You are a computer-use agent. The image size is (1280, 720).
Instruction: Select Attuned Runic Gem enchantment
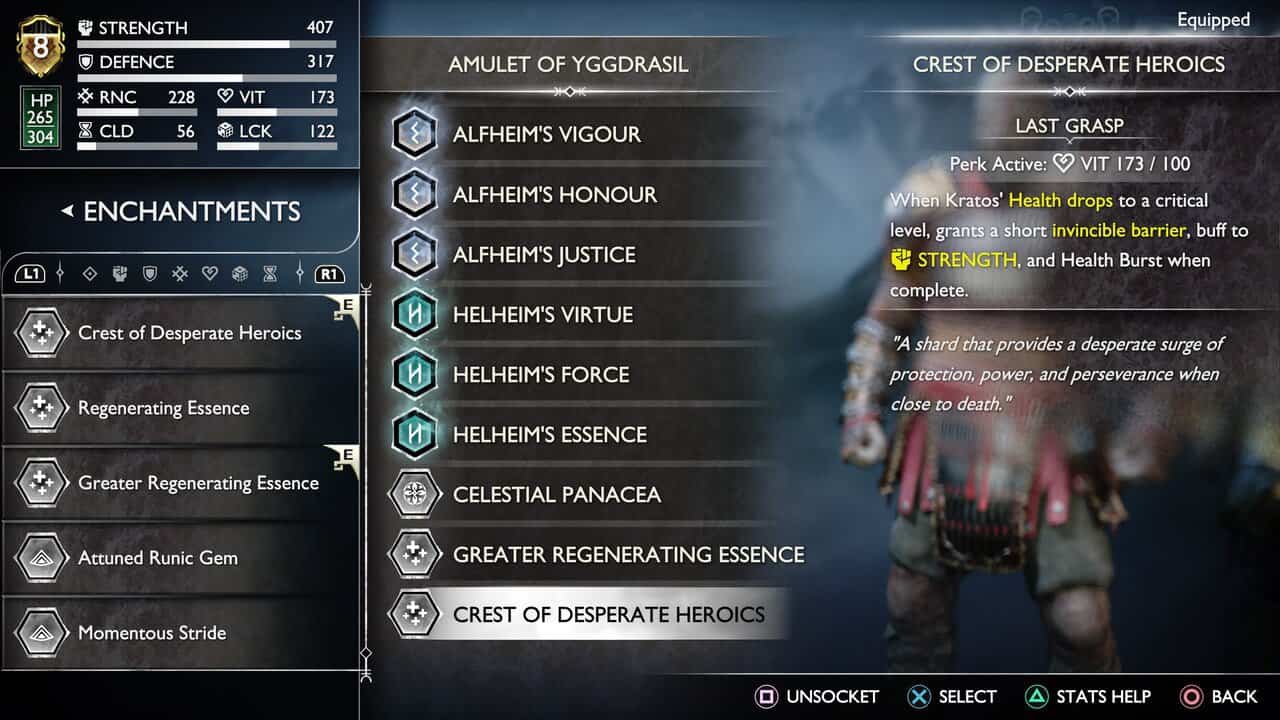coord(158,558)
